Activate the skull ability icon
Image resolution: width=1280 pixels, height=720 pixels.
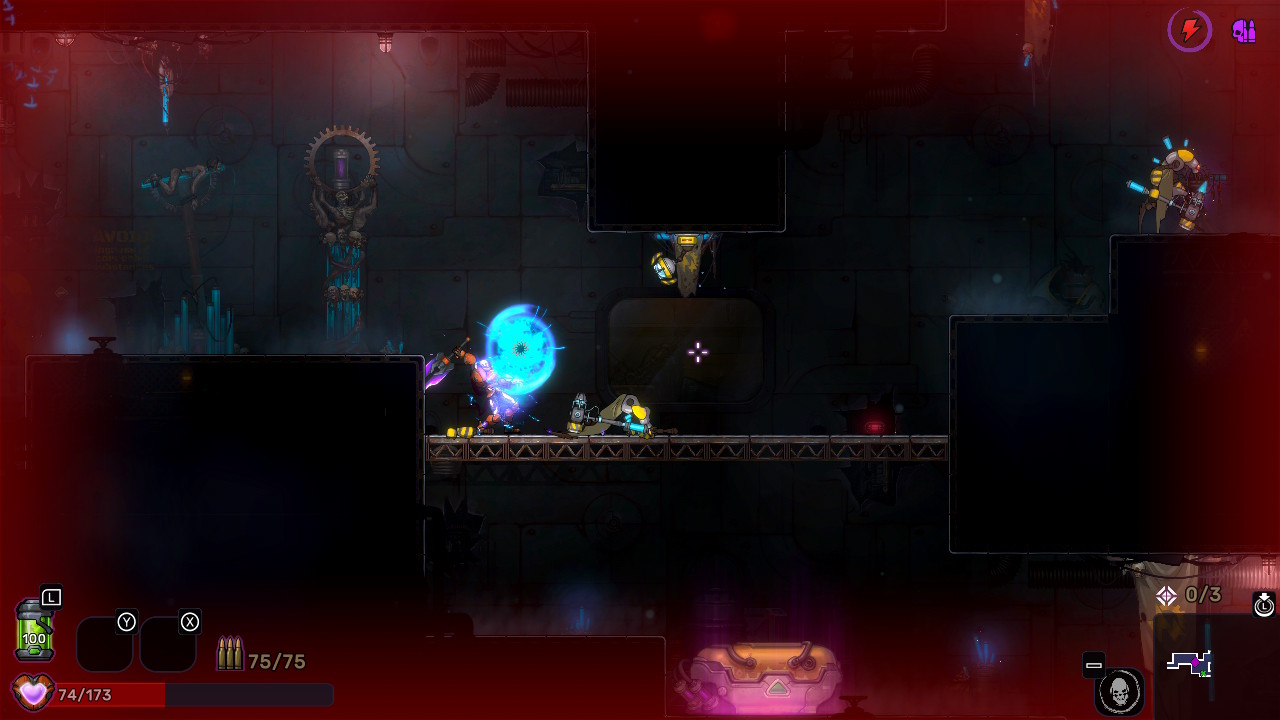1119,691
